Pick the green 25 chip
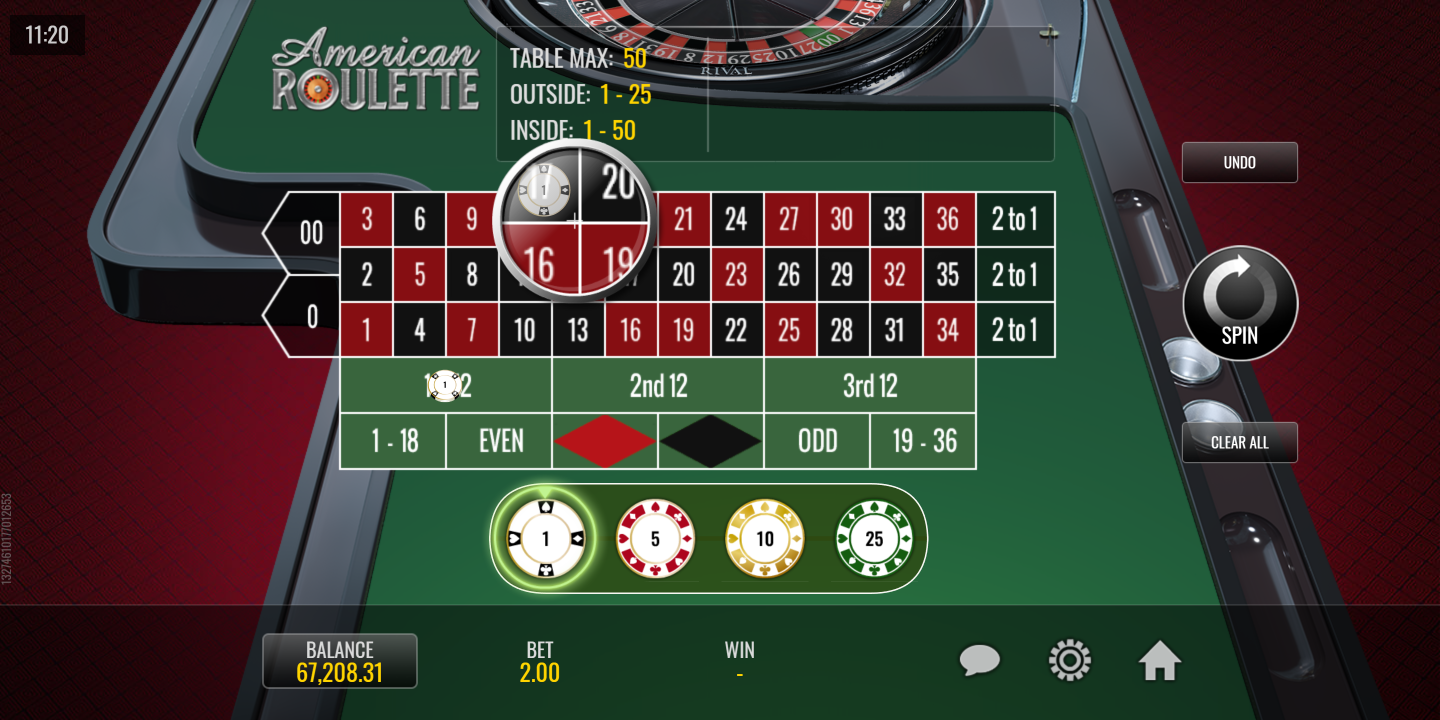1440x720 pixels. (x=874, y=540)
